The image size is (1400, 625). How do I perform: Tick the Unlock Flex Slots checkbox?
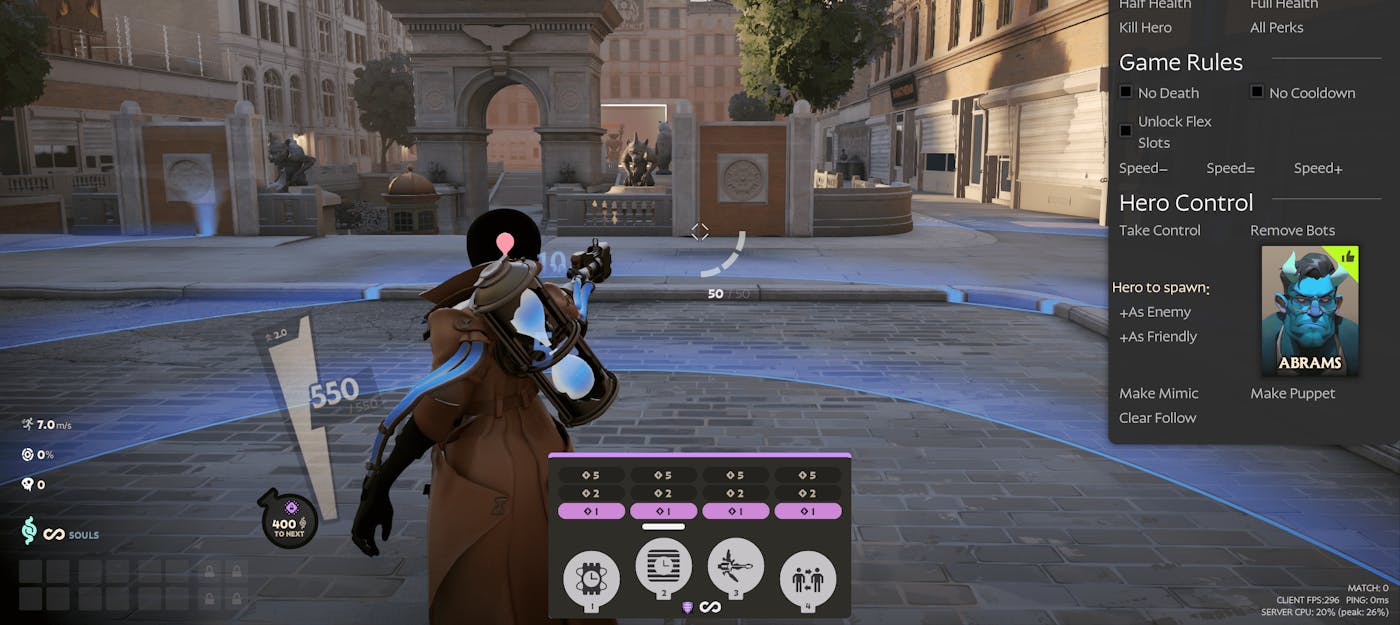(1126, 131)
